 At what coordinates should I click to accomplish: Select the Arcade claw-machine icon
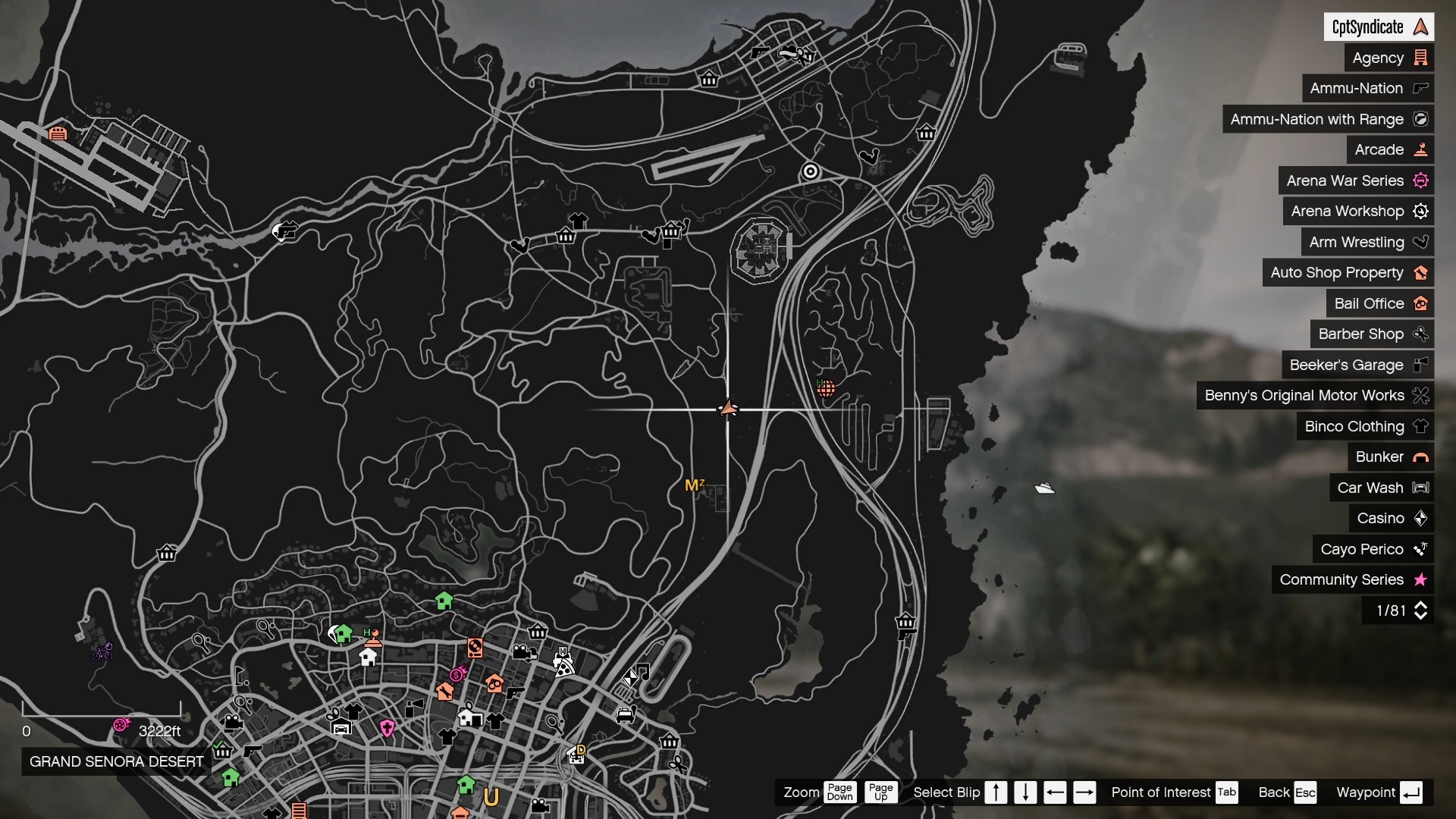coord(1422,149)
